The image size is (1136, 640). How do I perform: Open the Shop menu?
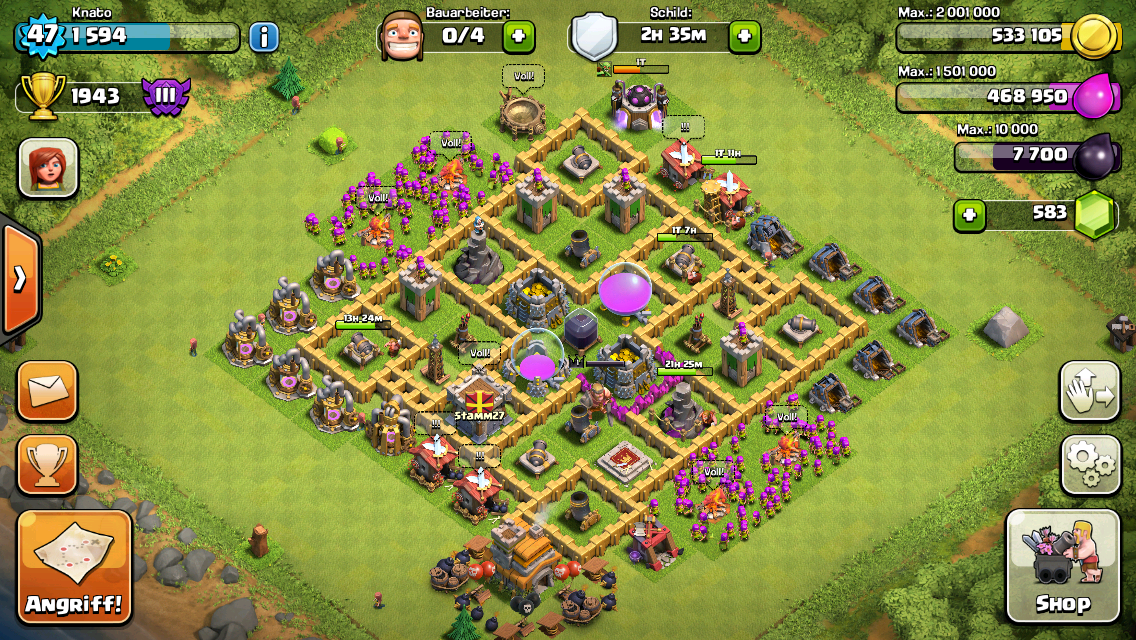(x=1062, y=566)
